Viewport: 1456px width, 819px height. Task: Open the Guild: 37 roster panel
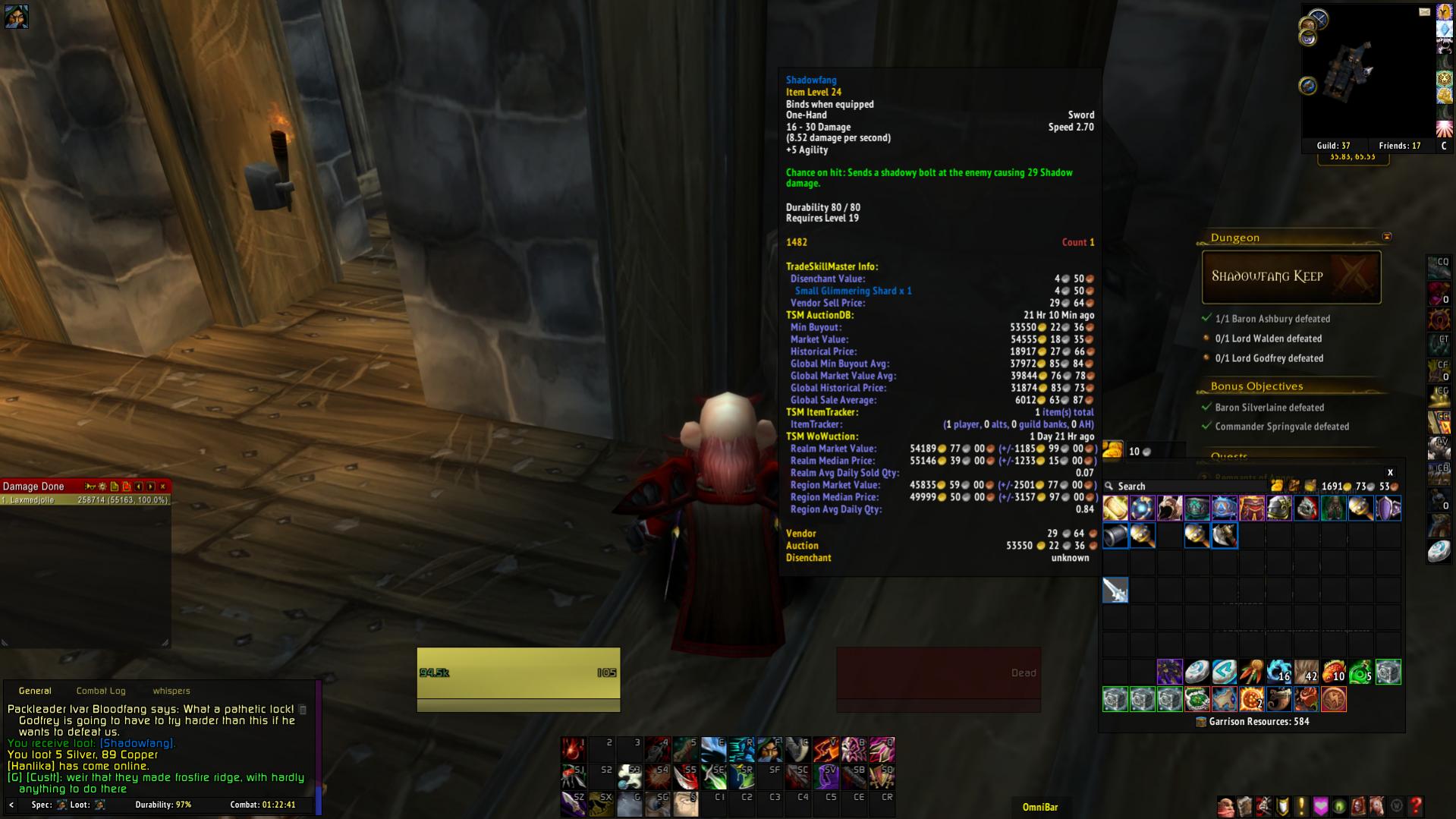pos(1333,146)
